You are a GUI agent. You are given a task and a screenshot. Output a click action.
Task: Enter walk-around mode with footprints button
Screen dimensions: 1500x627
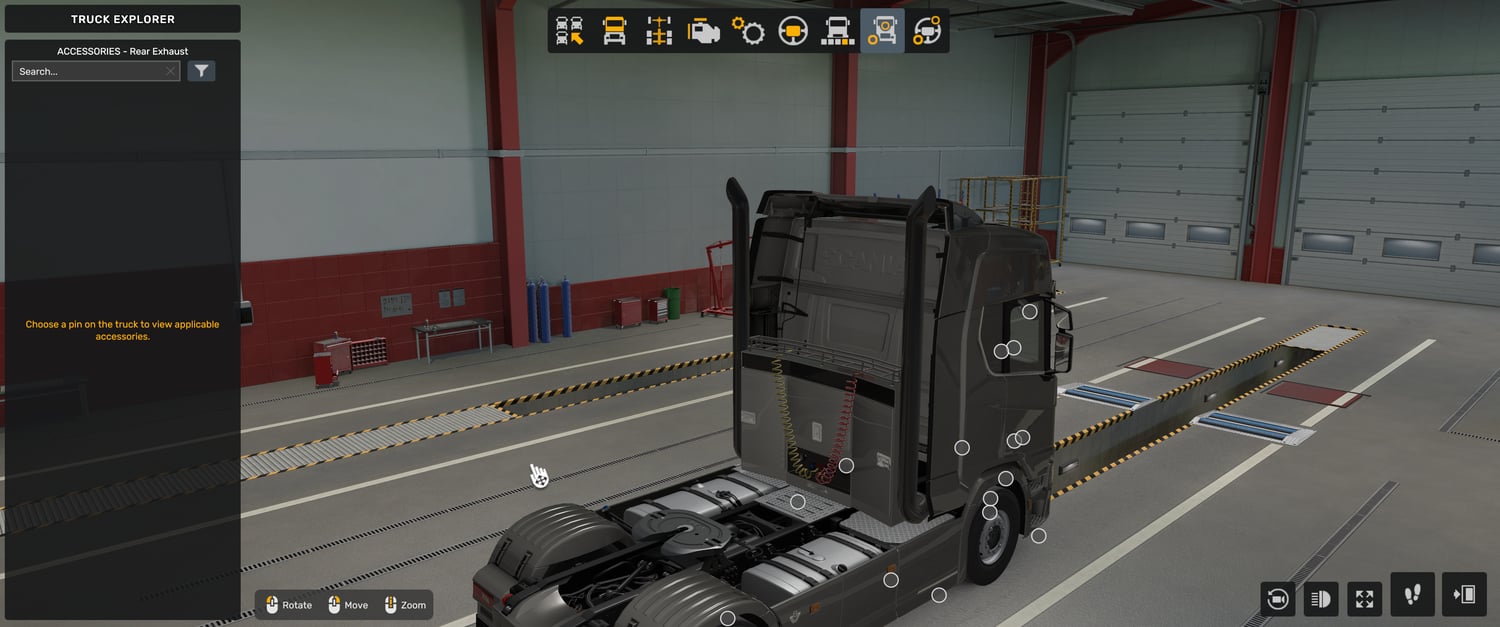point(1412,595)
